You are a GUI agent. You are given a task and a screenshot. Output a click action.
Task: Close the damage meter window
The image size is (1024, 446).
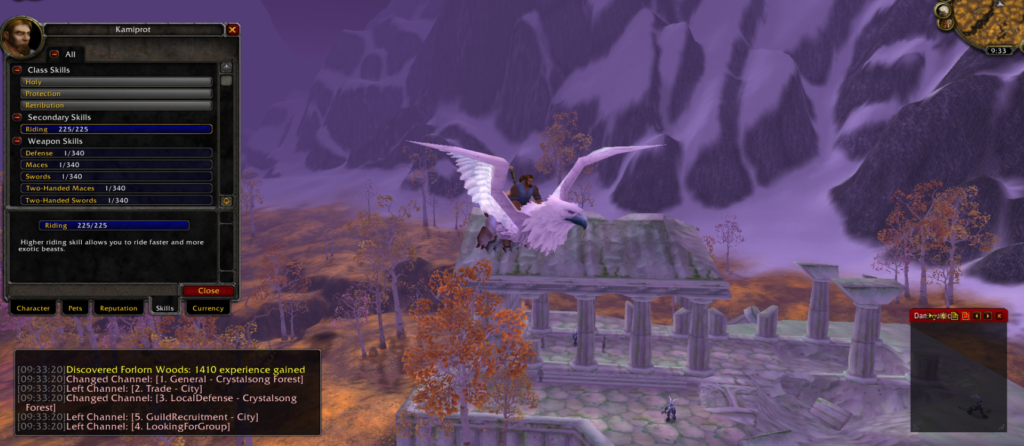[x=1001, y=316]
